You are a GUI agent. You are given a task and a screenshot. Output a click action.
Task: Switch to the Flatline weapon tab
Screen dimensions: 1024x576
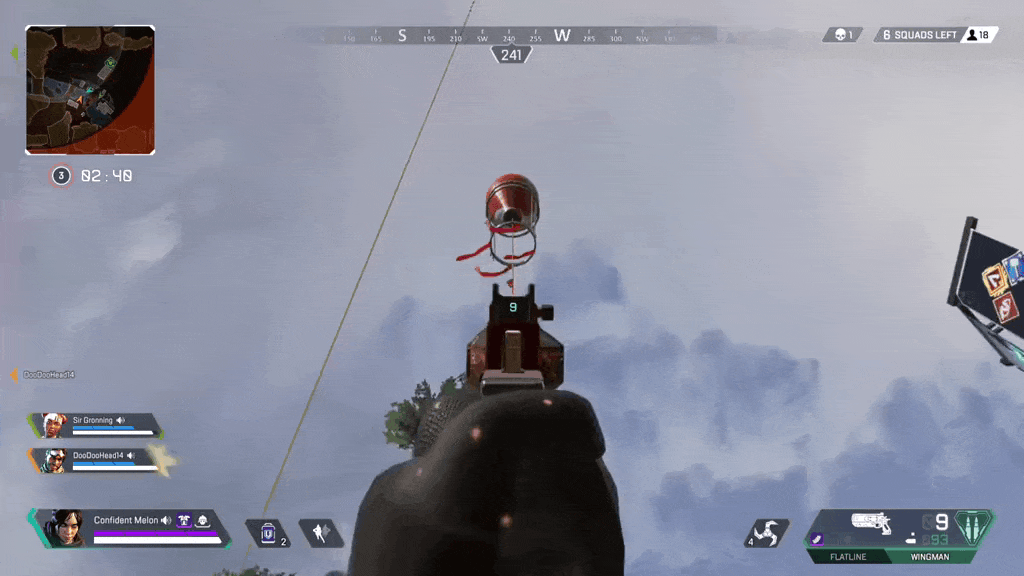click(847, 557)
